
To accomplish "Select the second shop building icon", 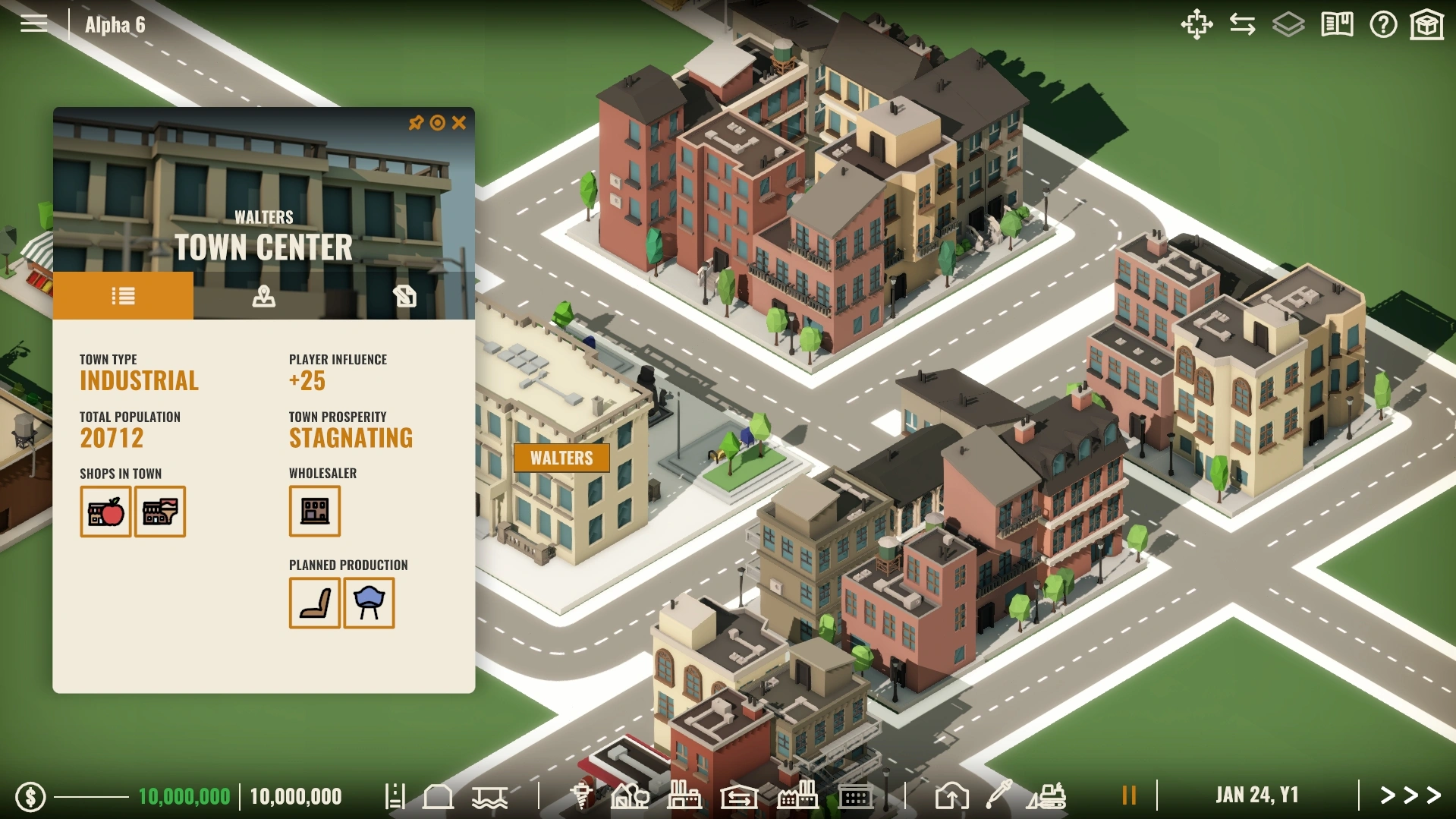I will pyautogui.click(x=160, y=512).
